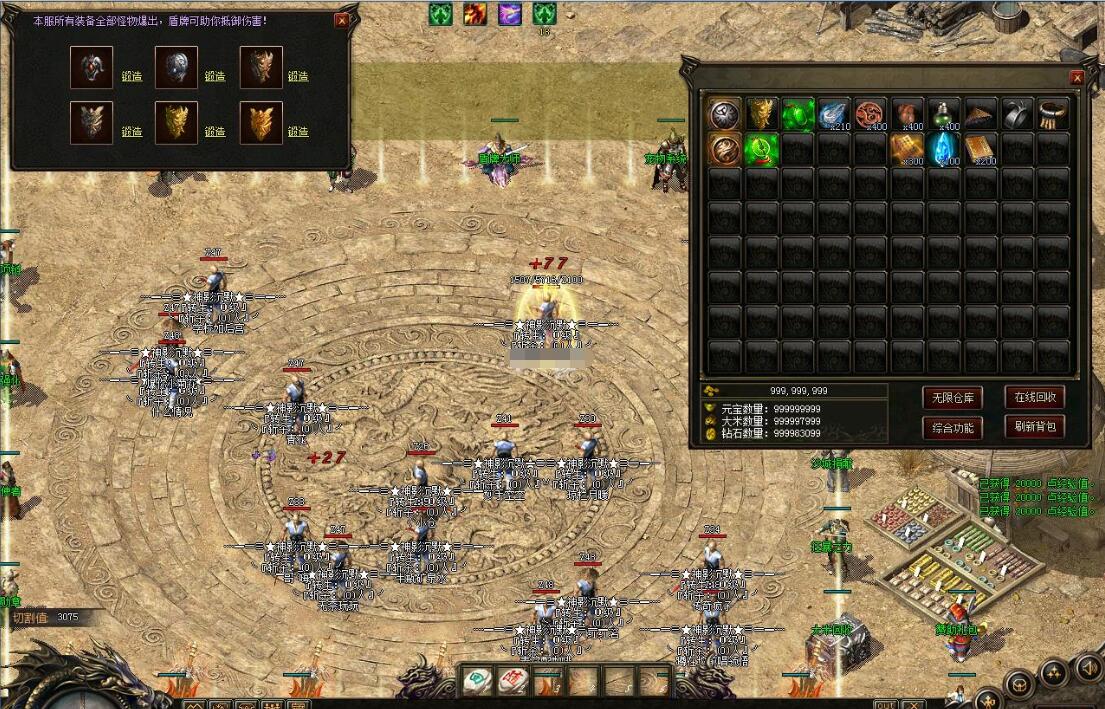Open the 无限仓库 unlimited warehouse
Viewport: 1105px width, 709px height.
951,397
